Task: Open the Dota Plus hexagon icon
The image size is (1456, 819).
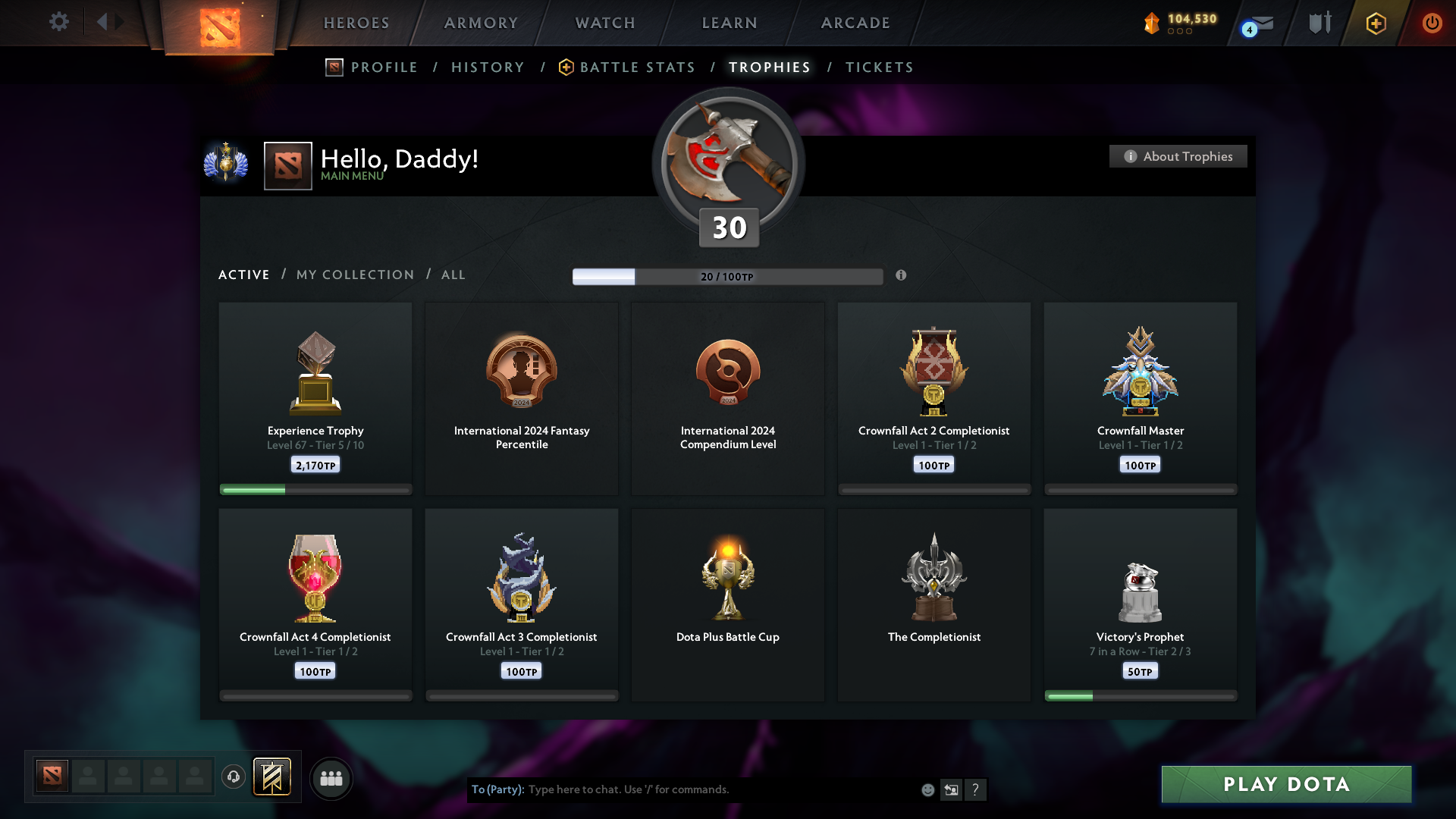Action: pos(1375,23)
